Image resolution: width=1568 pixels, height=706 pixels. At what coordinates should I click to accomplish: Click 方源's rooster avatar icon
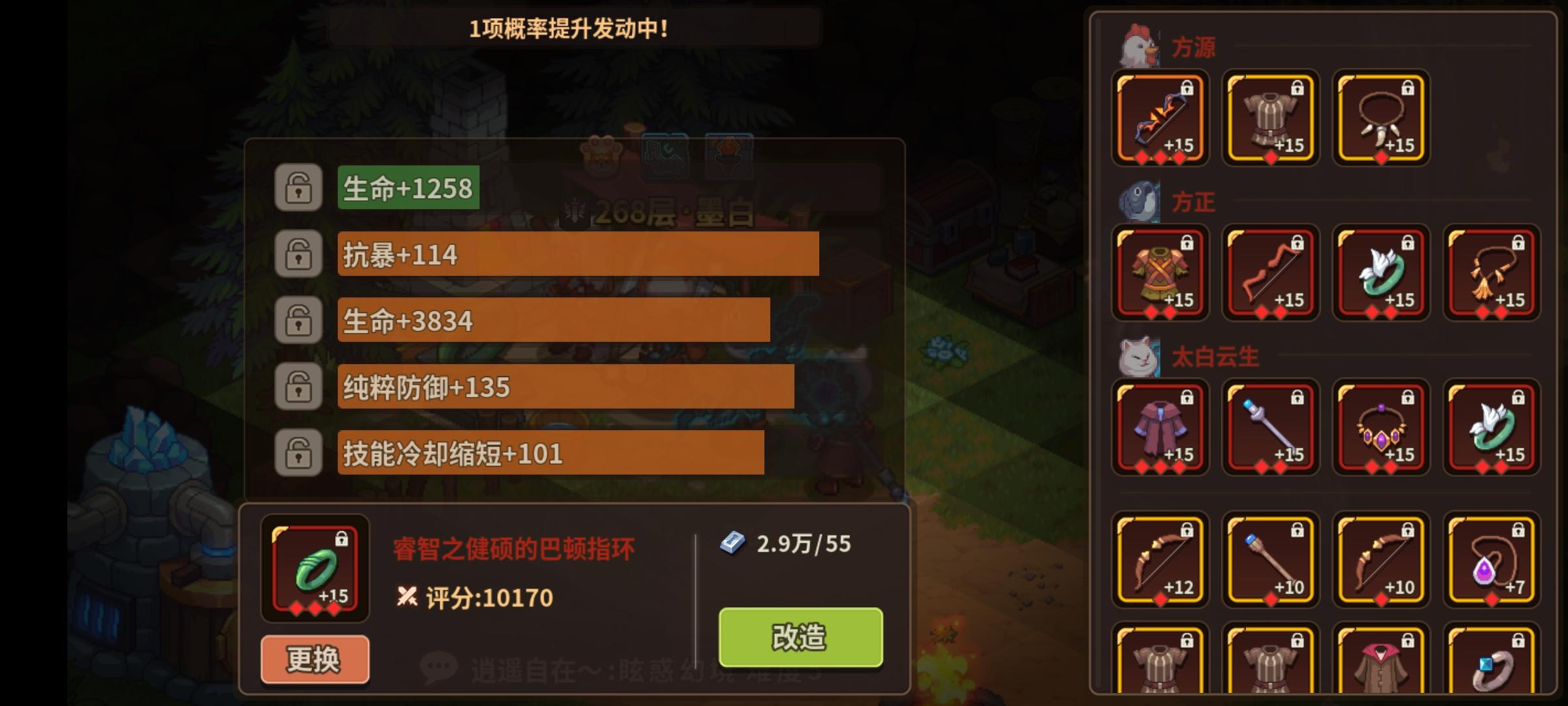pos(1140,44)
